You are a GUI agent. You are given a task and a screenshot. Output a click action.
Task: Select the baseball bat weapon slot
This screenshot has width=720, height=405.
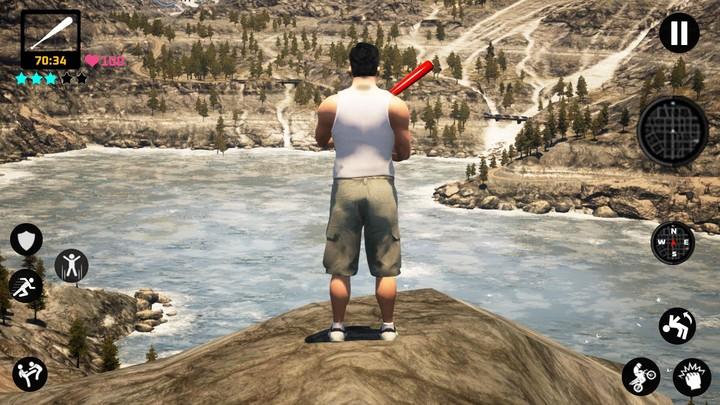click(50, 33)
